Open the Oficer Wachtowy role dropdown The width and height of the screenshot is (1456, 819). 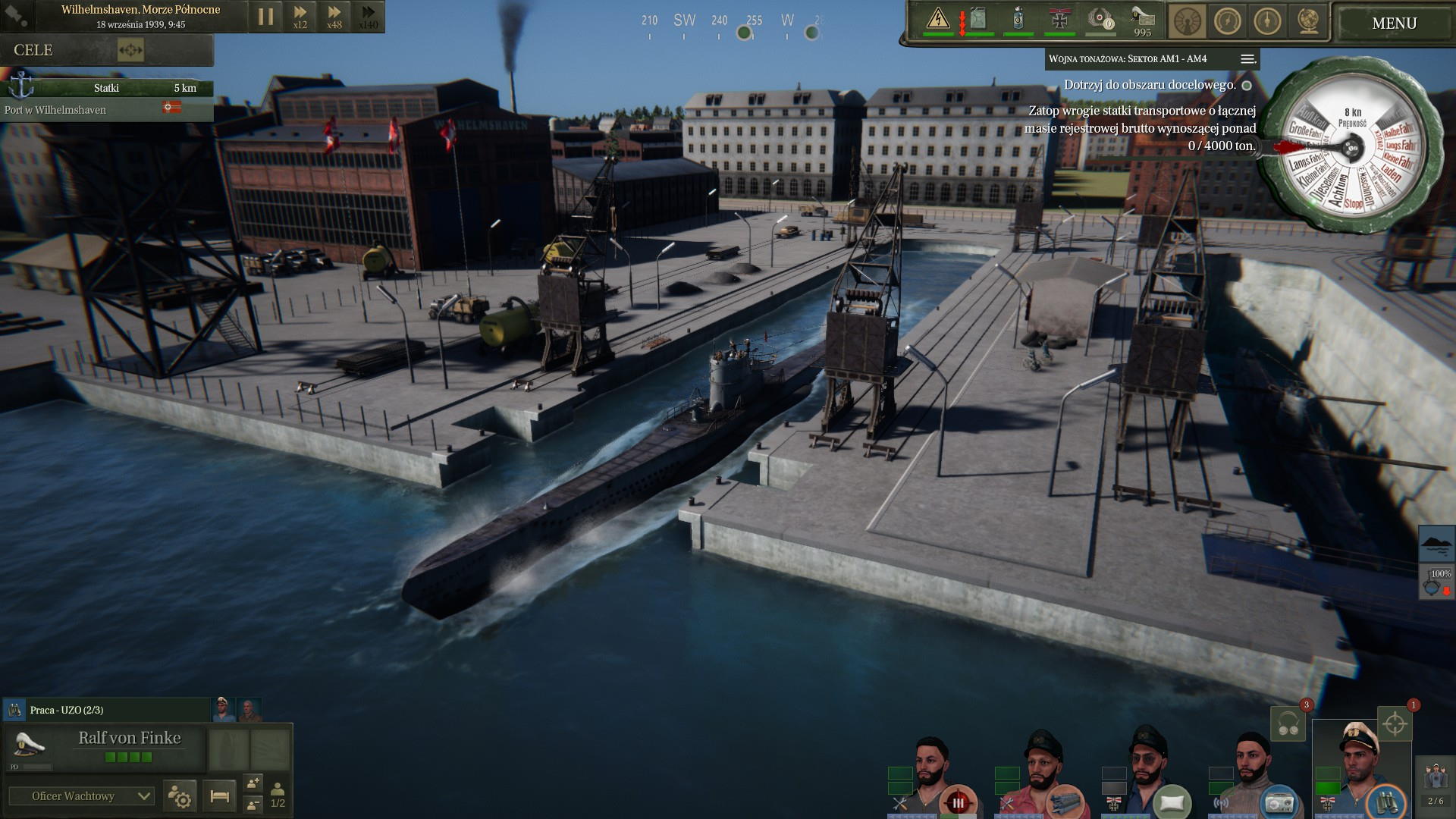tap(81, 796)
